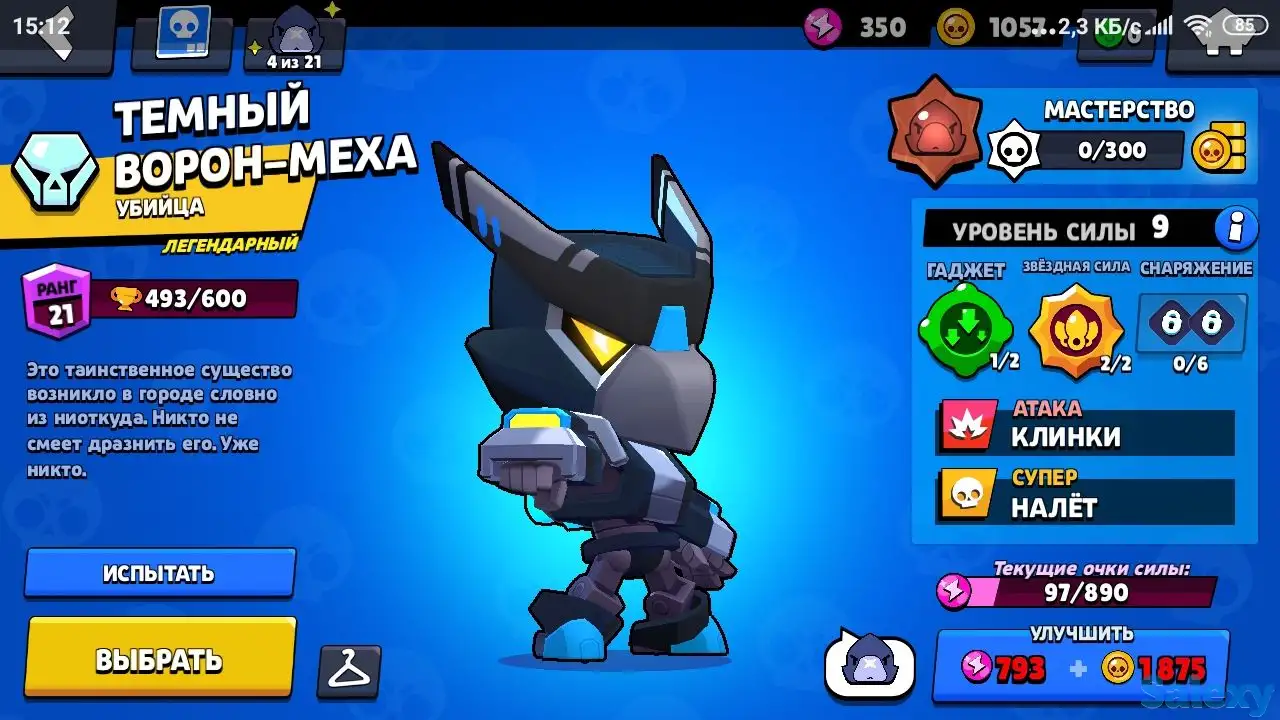Open the power level info with blue i button
This screenshot has height=720, width=1280.
[1235, 228]
